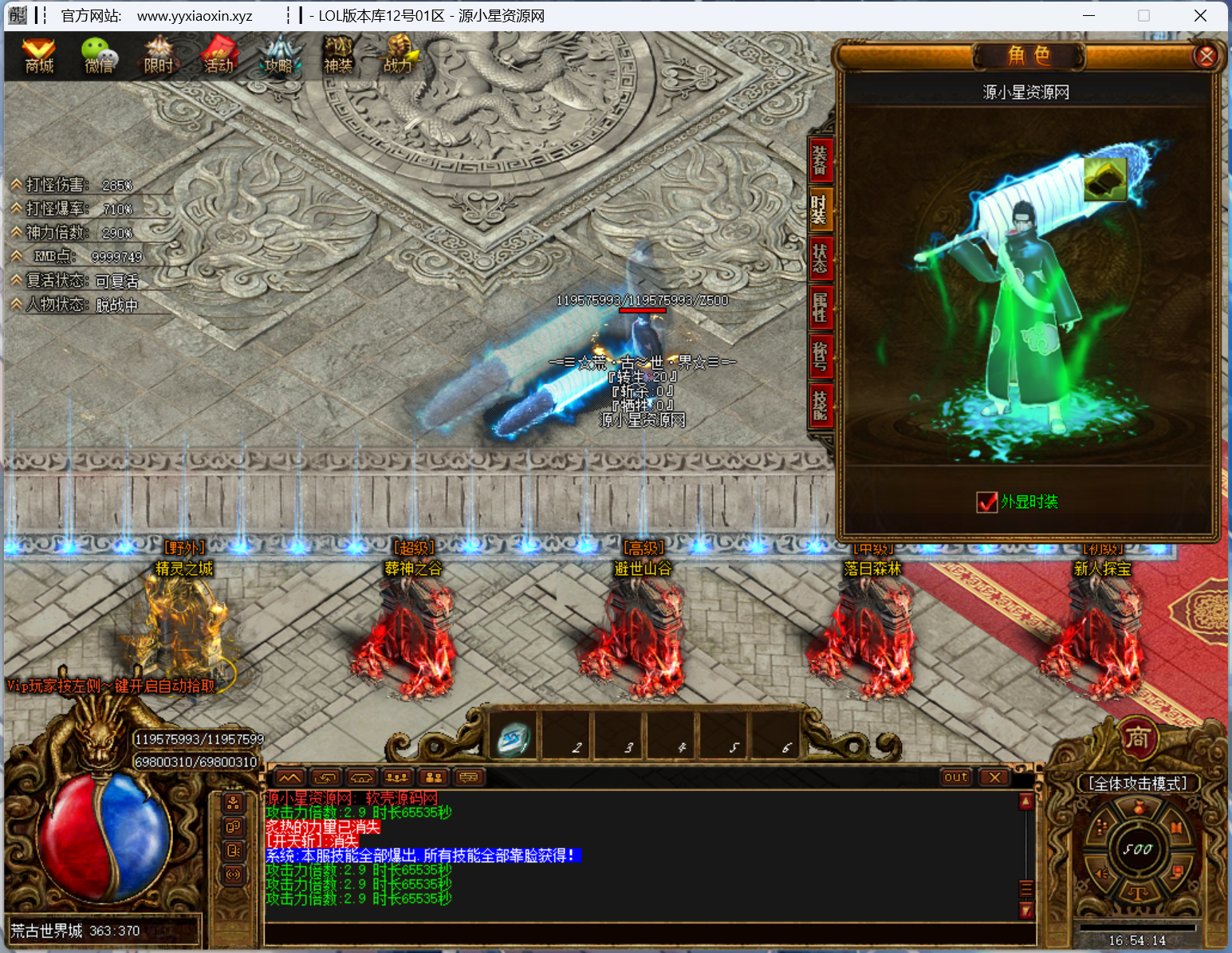This screenshot has height=953, width=1232.
Task: Open the 活动 activities icon
Action: tap(218, 56)
